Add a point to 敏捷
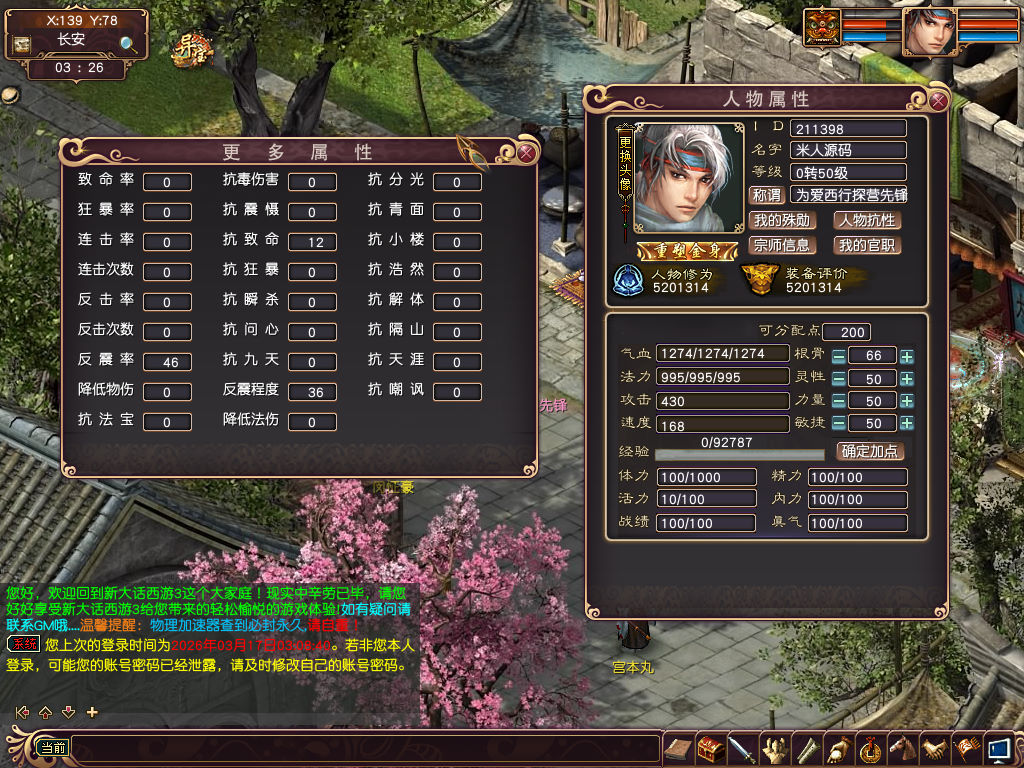Screen dimensions: 1024x768 [x=906, y=423]
